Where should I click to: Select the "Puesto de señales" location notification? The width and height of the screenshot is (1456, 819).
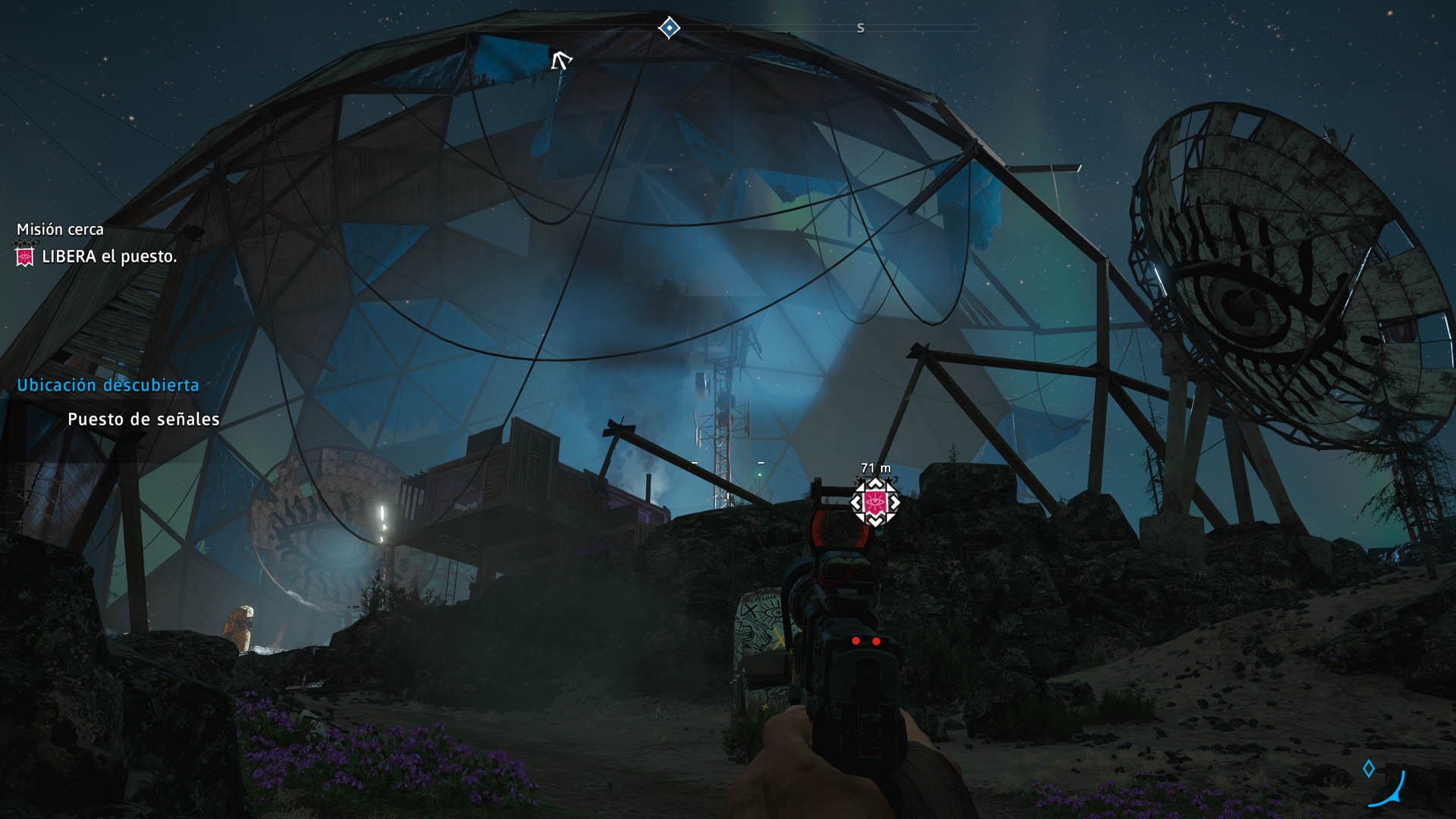coord(143,419)
